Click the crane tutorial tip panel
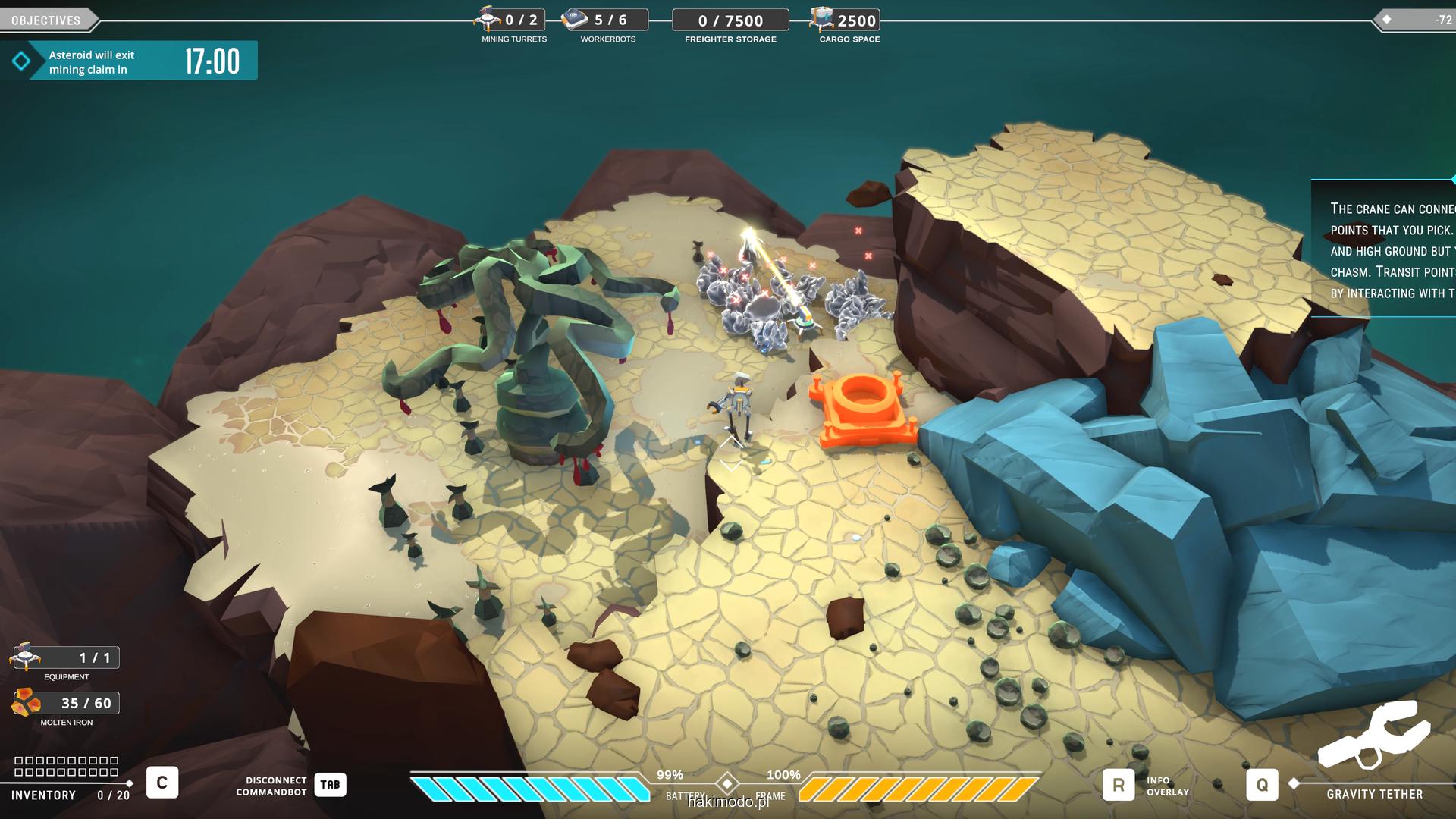Image resolution: width=1456 pixels, height=819 pixels. pos(1384,249)
